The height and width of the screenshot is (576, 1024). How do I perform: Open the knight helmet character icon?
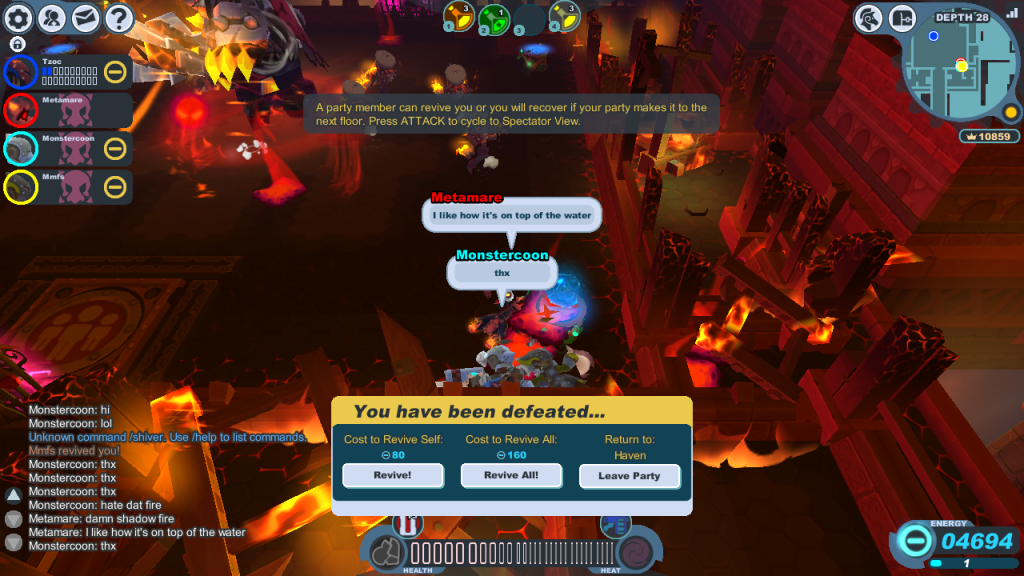pos(869,18)
